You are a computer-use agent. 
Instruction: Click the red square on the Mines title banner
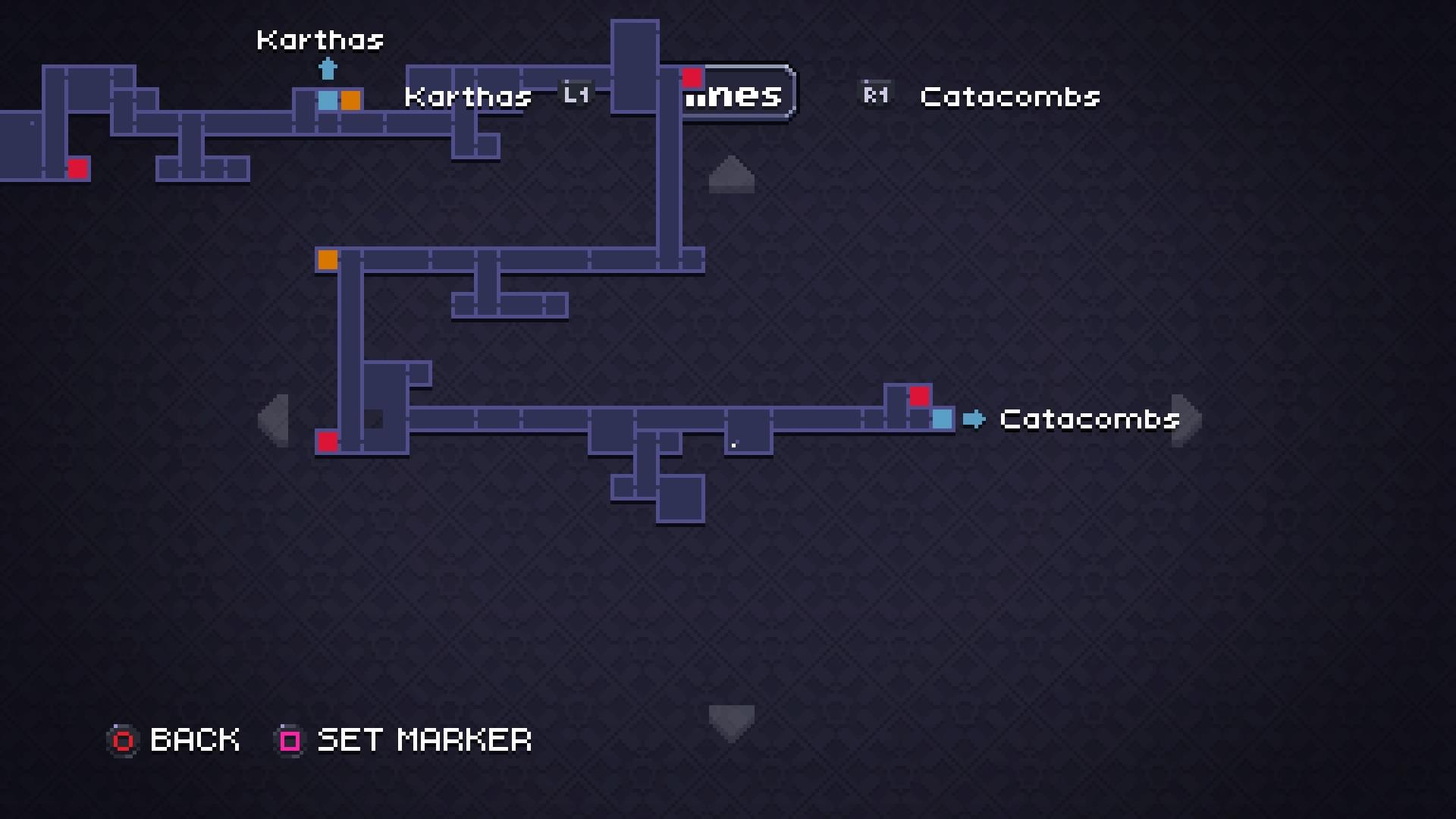(x=692, y=77)
